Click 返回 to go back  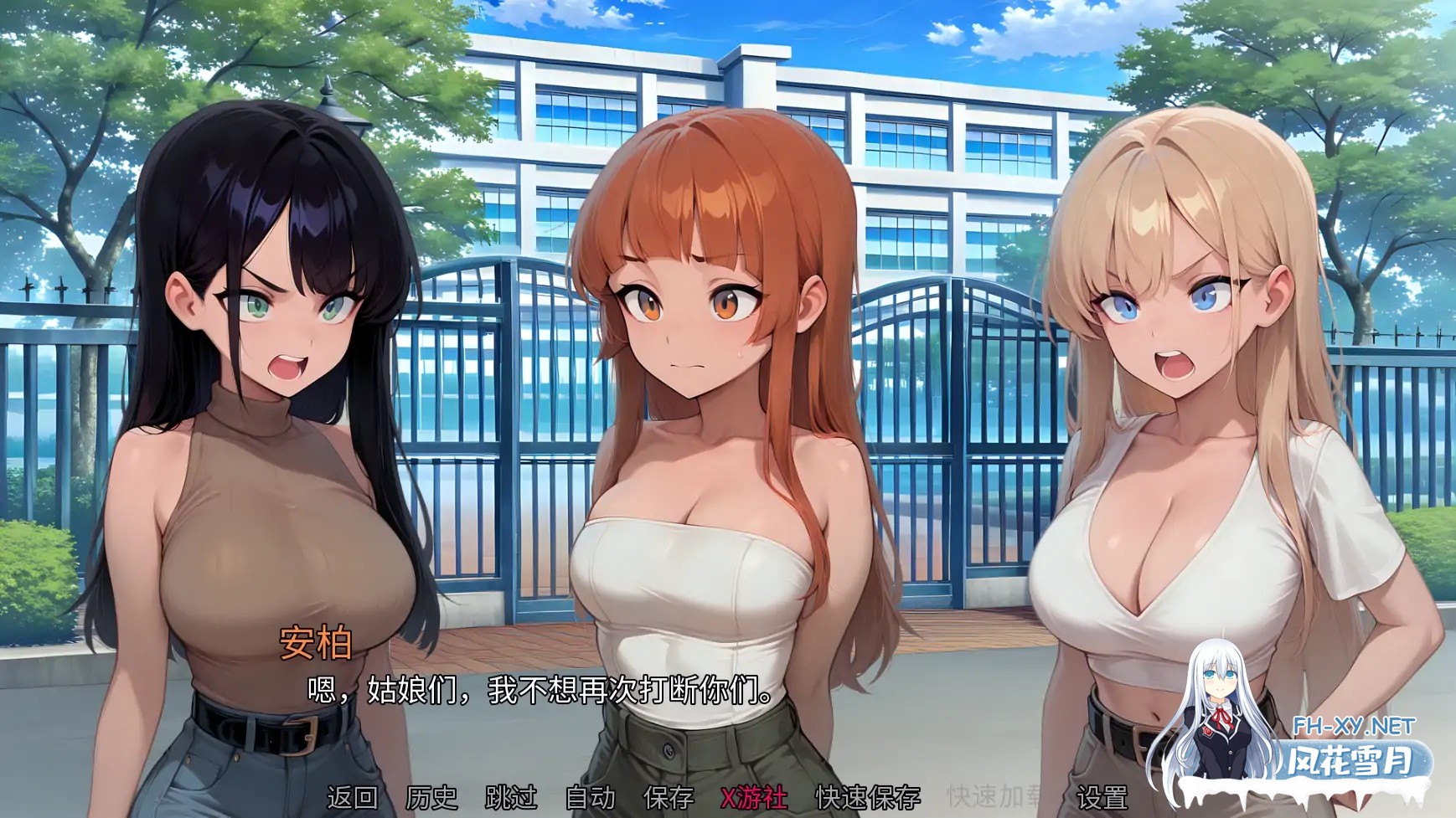pos(352,799)
